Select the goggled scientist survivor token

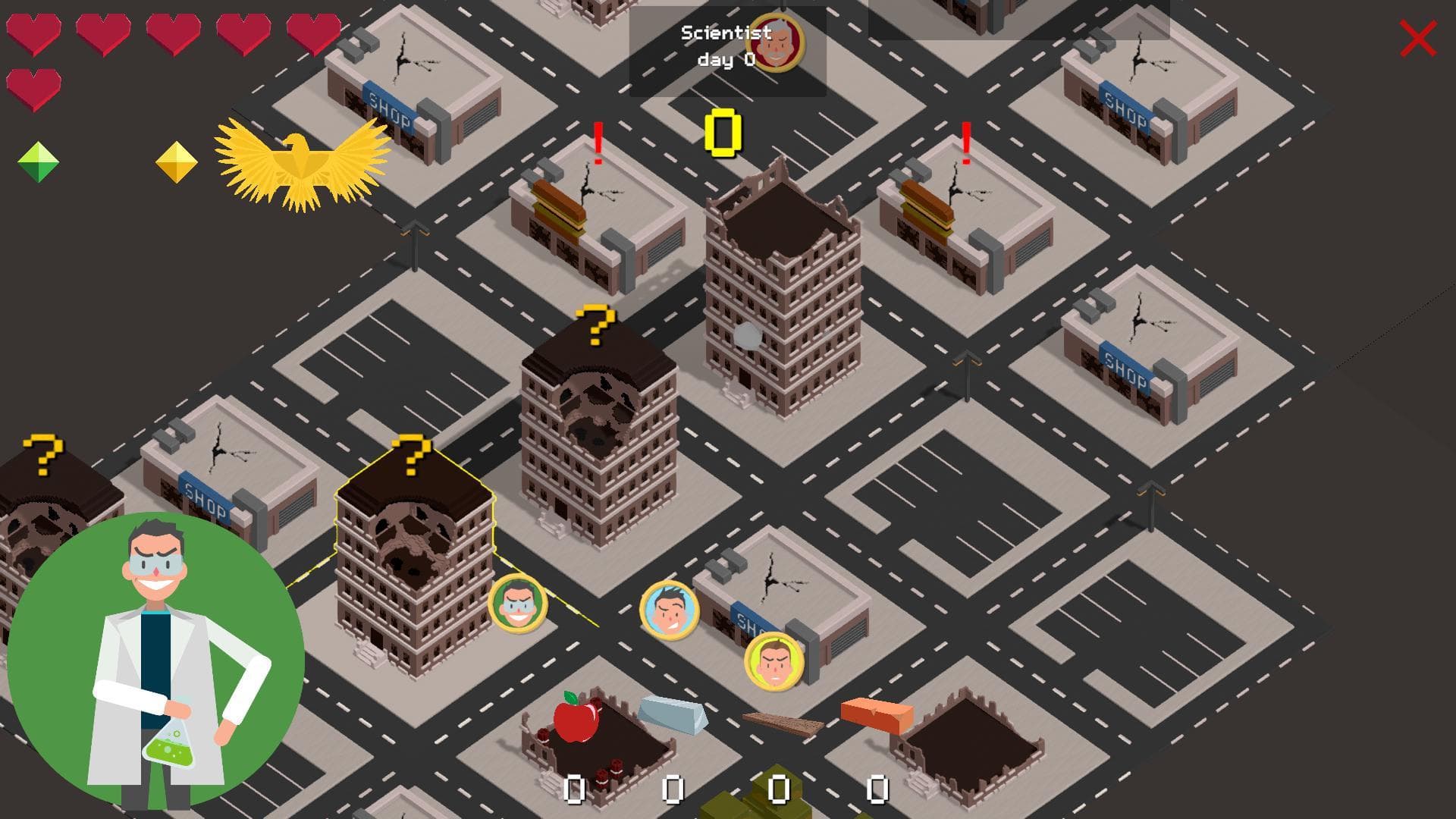click(x=518, y=604)
